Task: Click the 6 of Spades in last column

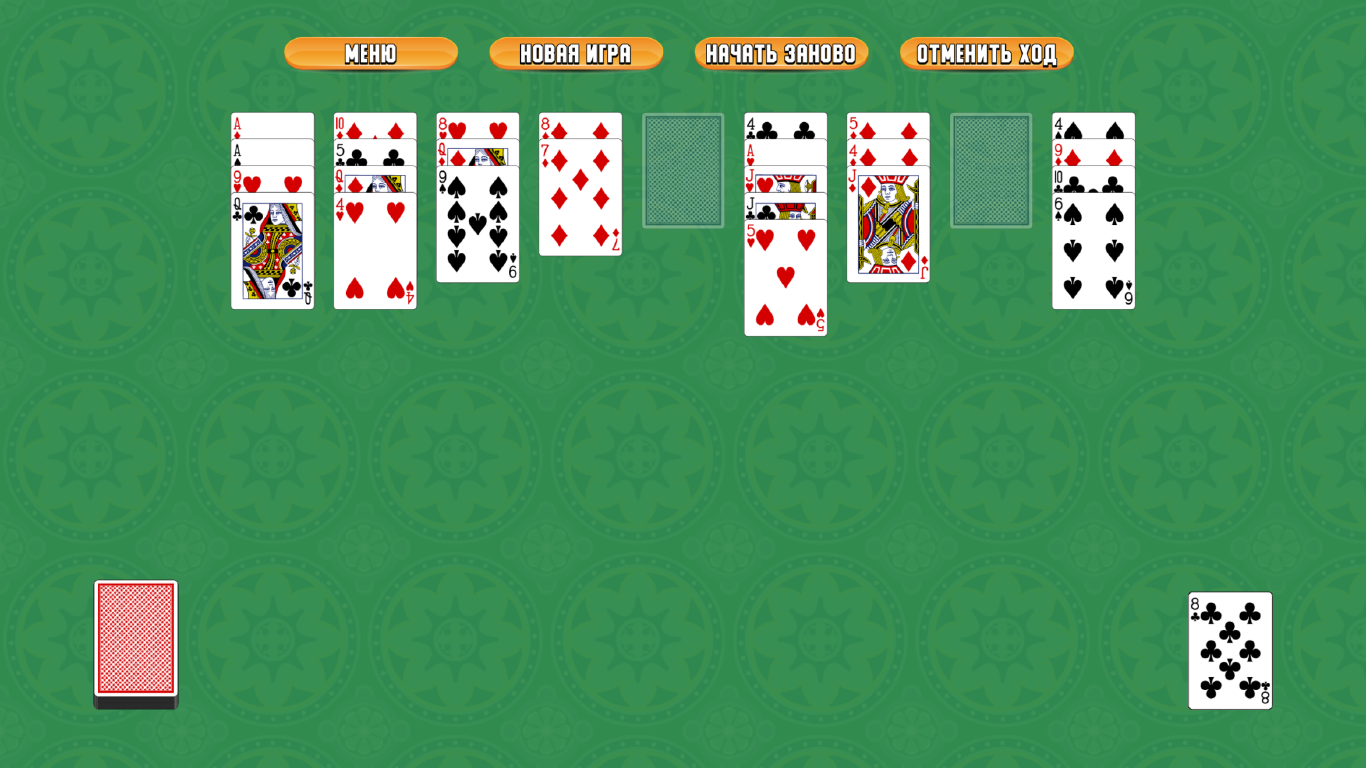Action: coord(1093,250)
